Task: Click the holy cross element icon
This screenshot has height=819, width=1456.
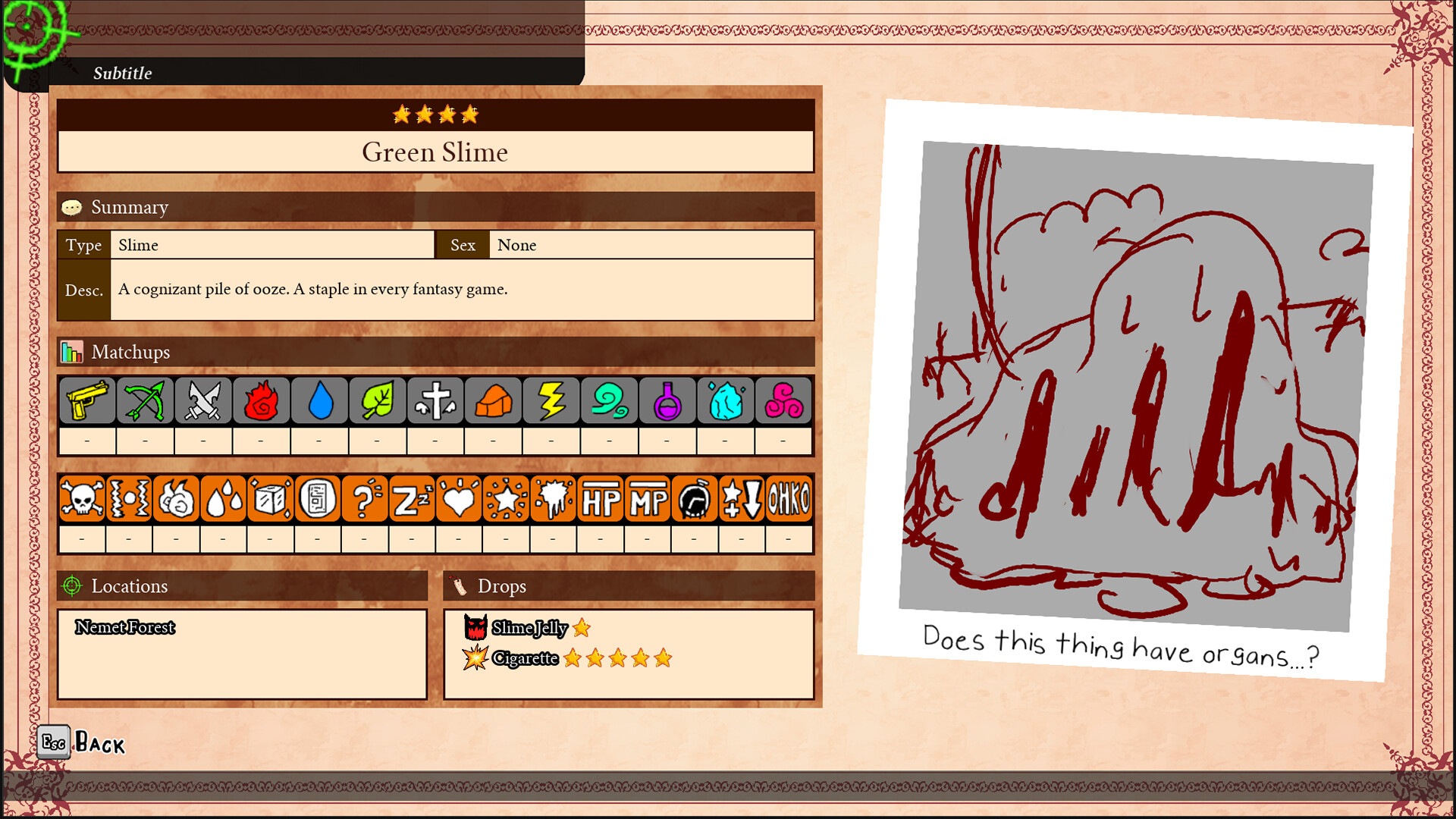Action: click(x=435, y=400)
